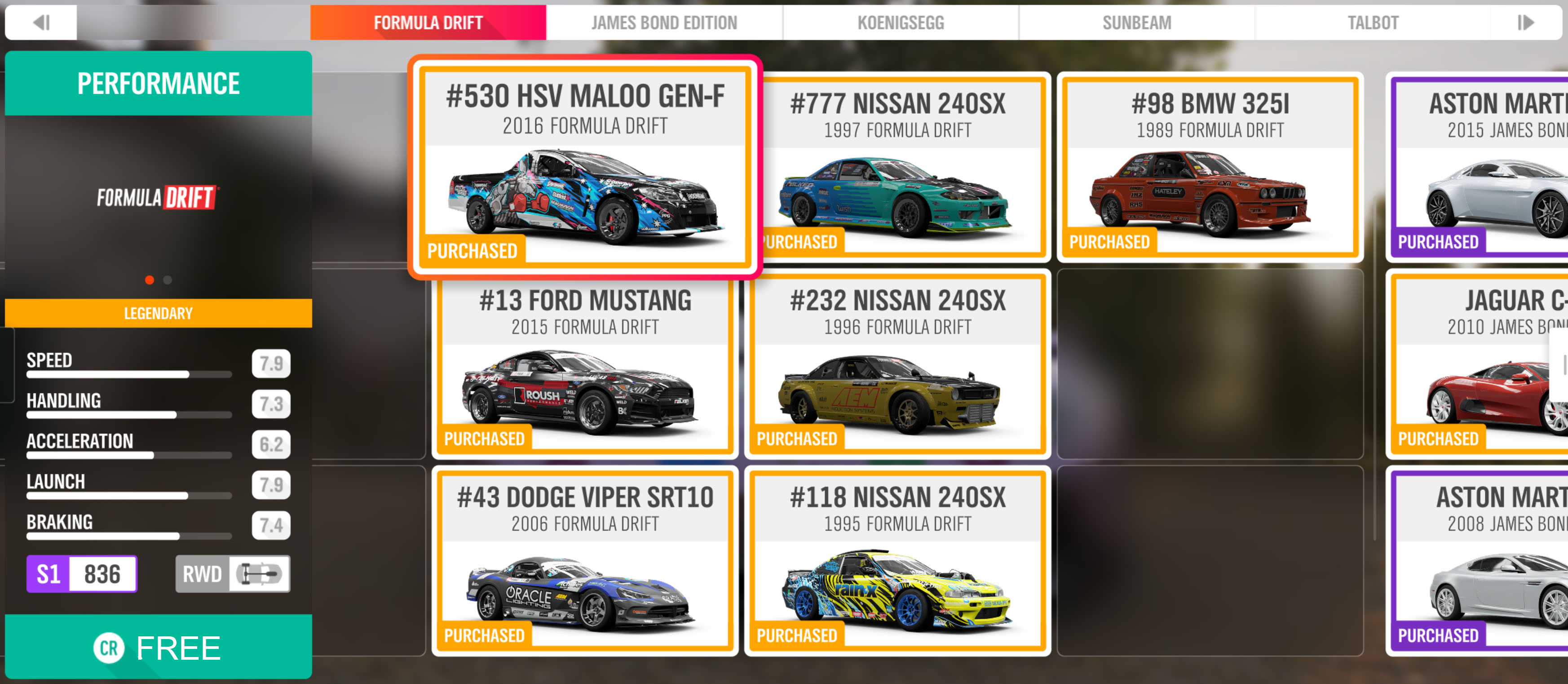Click the next manufacturer arrow
Screen dimensions: 1568x684
[1525, 23]
